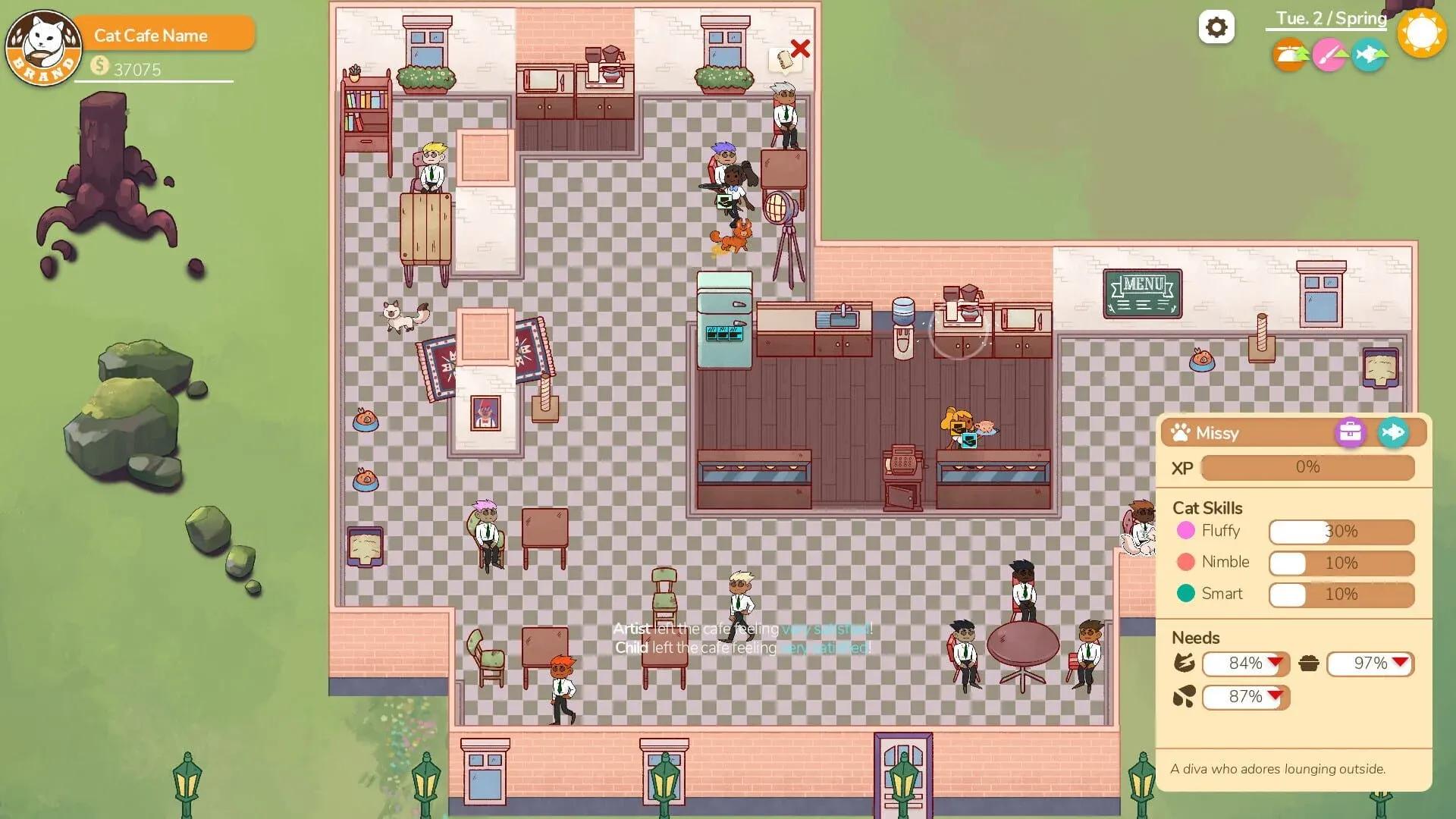Select the teal fish skill icon below the date
The height and width of the screenshot is (819, 1456).
point(1370,55)
